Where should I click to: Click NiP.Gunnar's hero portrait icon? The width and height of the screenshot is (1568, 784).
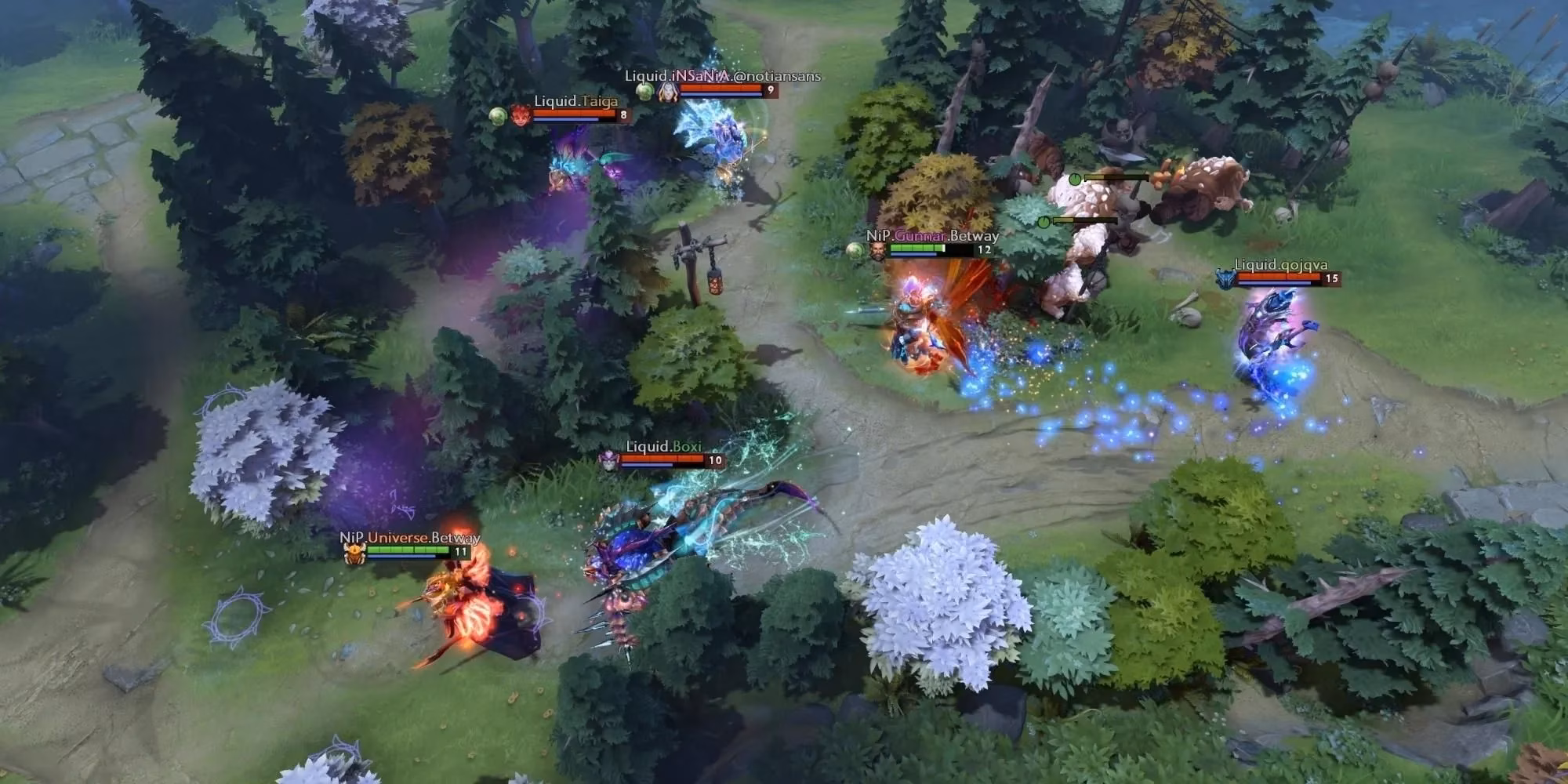[x=878, y=251]
